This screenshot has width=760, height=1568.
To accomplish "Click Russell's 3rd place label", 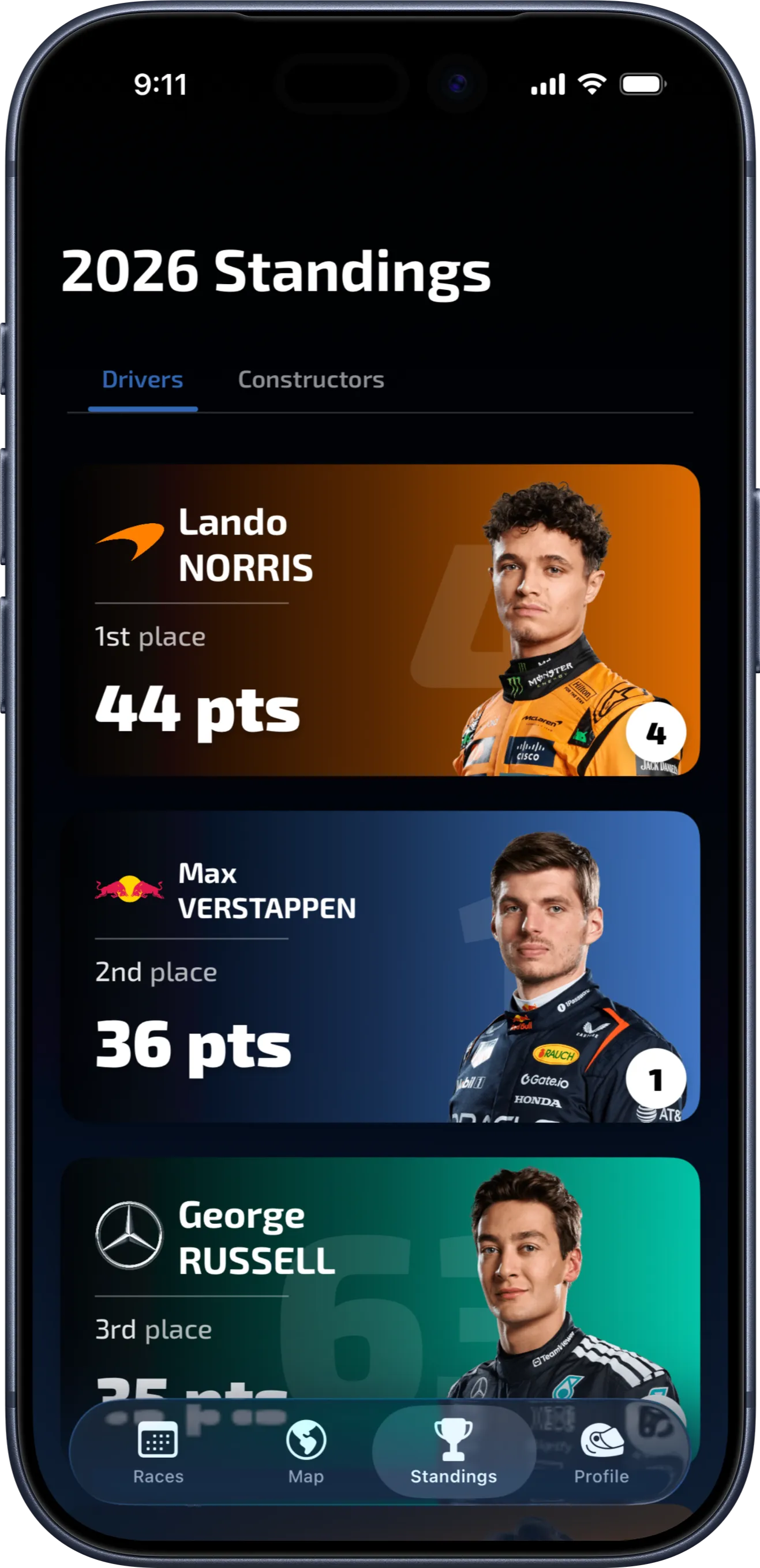I will (x=152, y=1330).
